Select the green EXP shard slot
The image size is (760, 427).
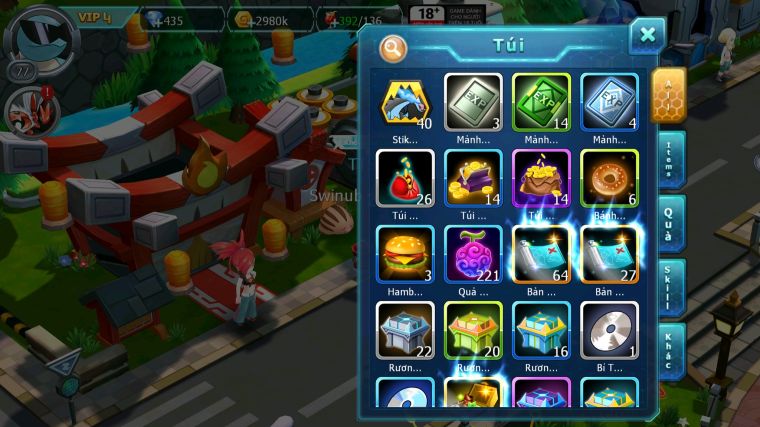(541, 103)
